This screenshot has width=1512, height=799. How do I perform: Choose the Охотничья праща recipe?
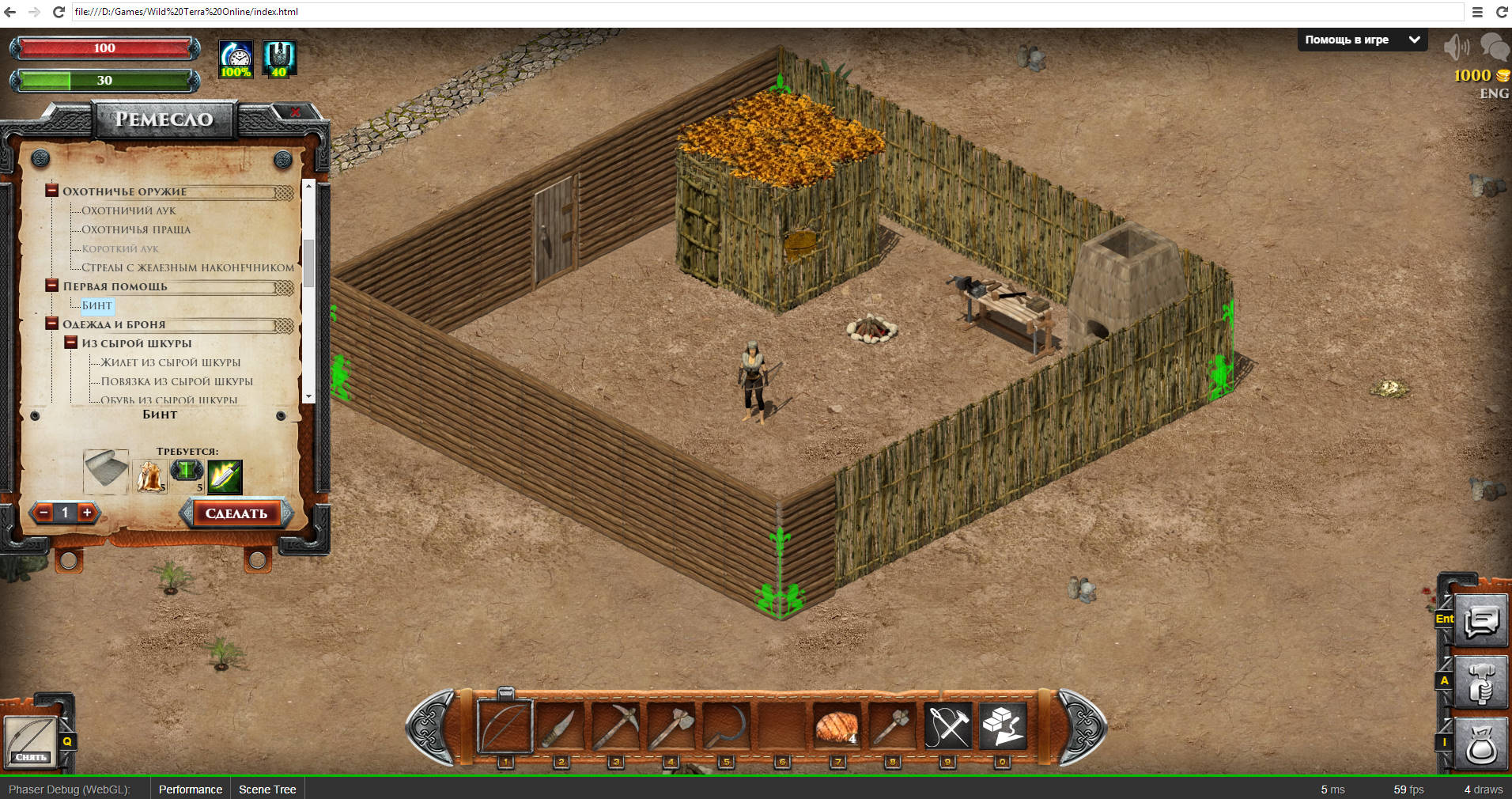(x=136, y=229)
